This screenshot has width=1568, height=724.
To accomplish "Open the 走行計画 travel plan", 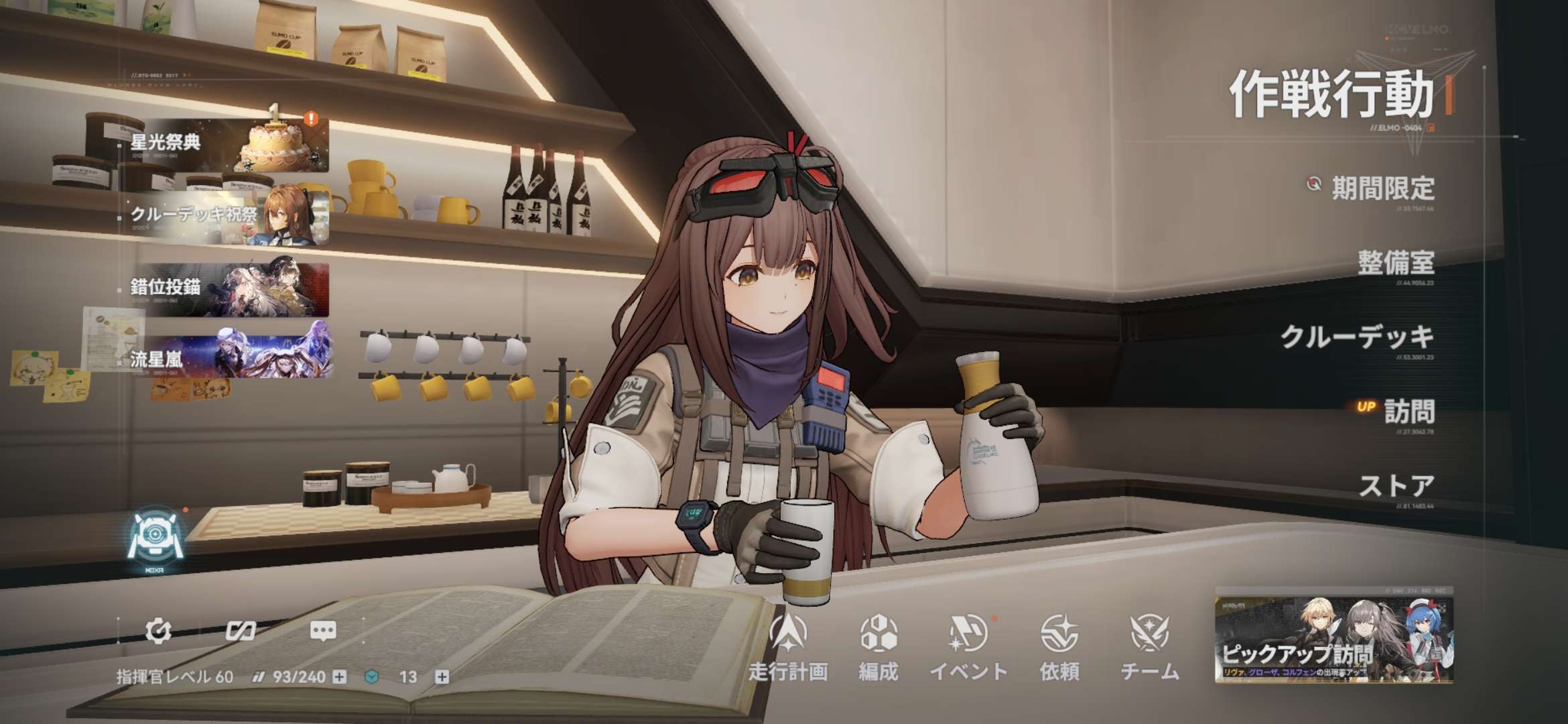I will [788, 647].
